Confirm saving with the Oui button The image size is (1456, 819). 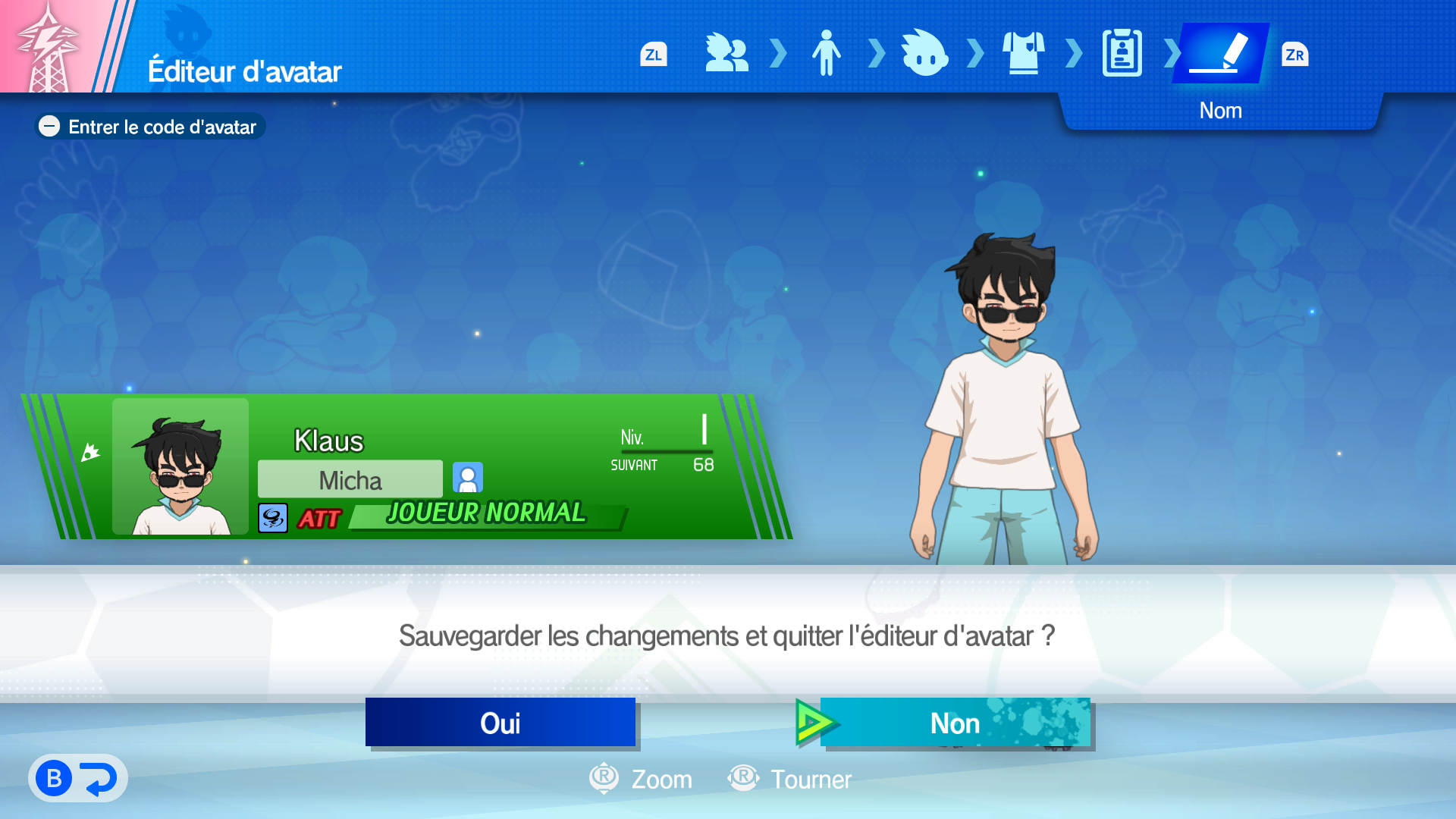click(500, 723)
